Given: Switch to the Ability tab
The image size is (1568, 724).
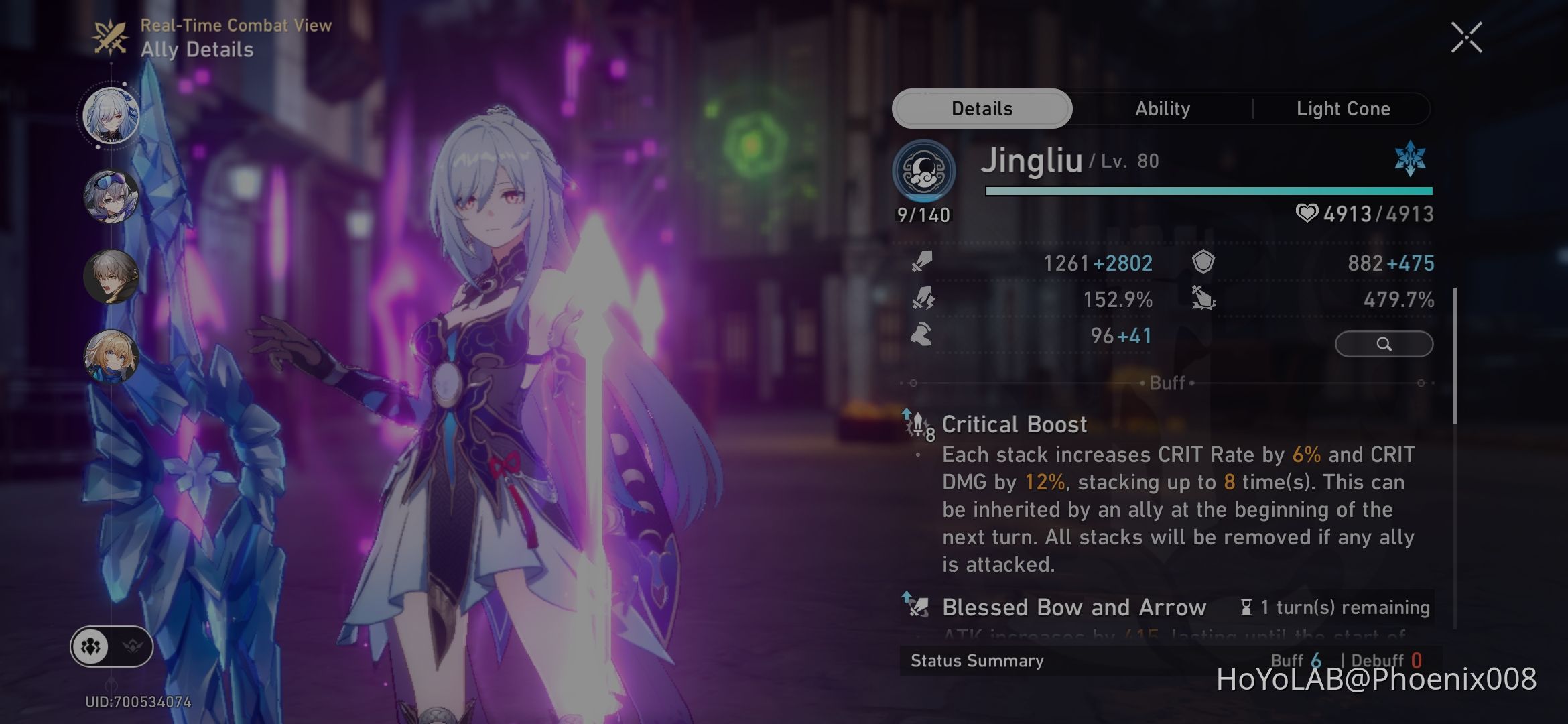Looking at the screenshot, I should (1163, 108).
